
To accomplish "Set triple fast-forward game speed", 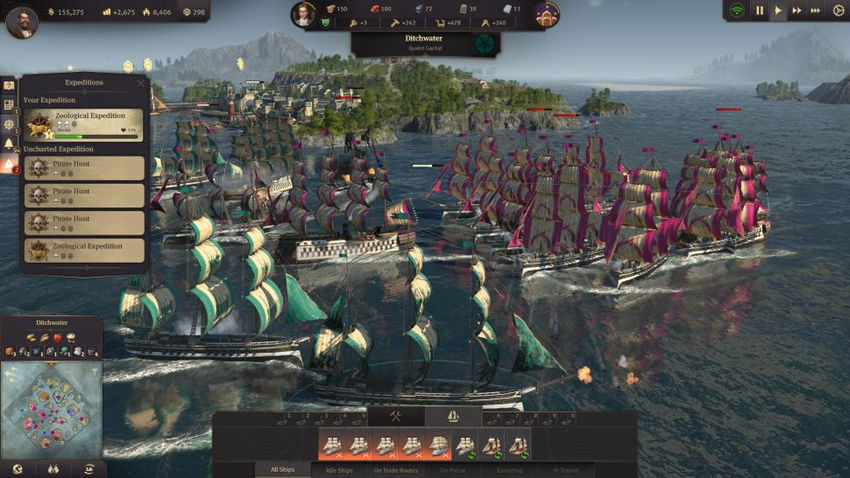I will pyautogui.click(x=816, y=11).
